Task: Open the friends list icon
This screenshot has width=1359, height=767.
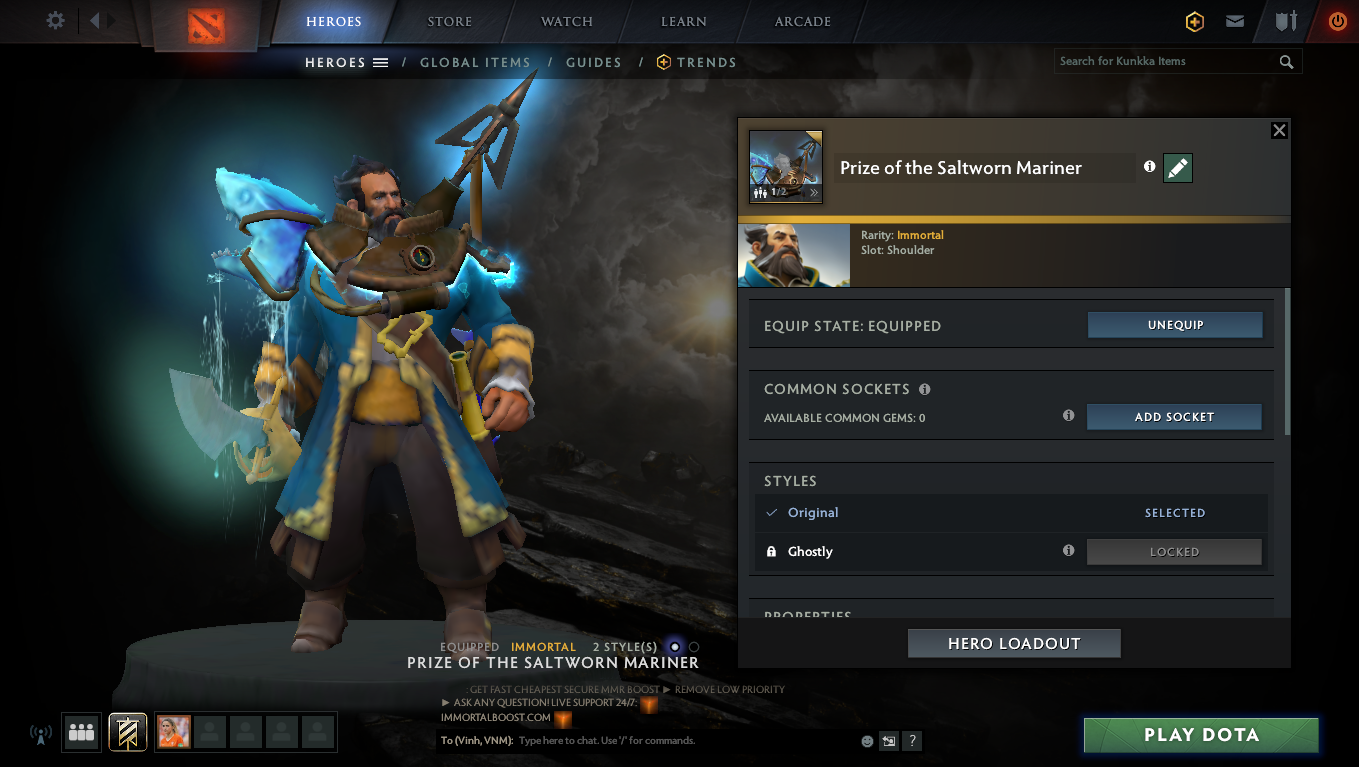Action: pyautogui.click(x=81, y=732)
